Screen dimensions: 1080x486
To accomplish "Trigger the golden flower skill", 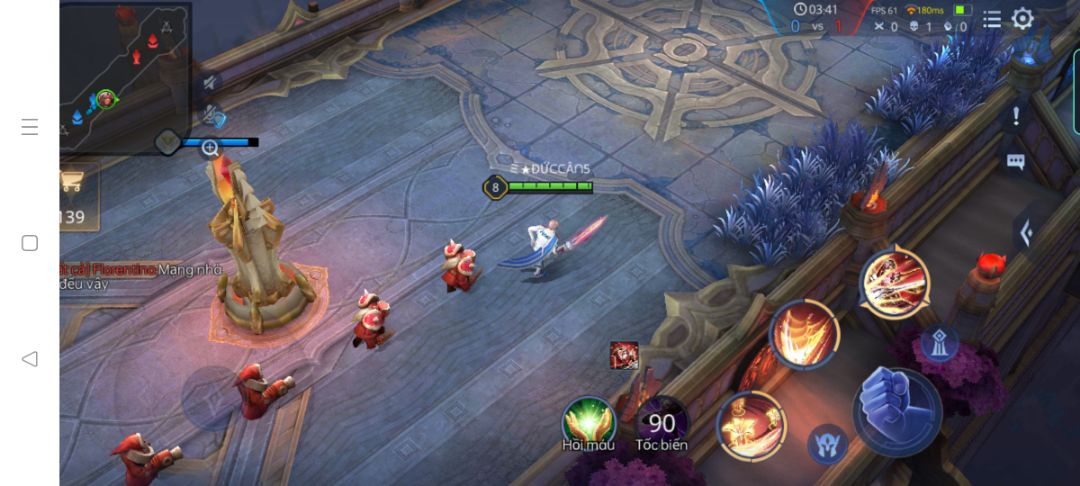I will click(x=751, y=424).
